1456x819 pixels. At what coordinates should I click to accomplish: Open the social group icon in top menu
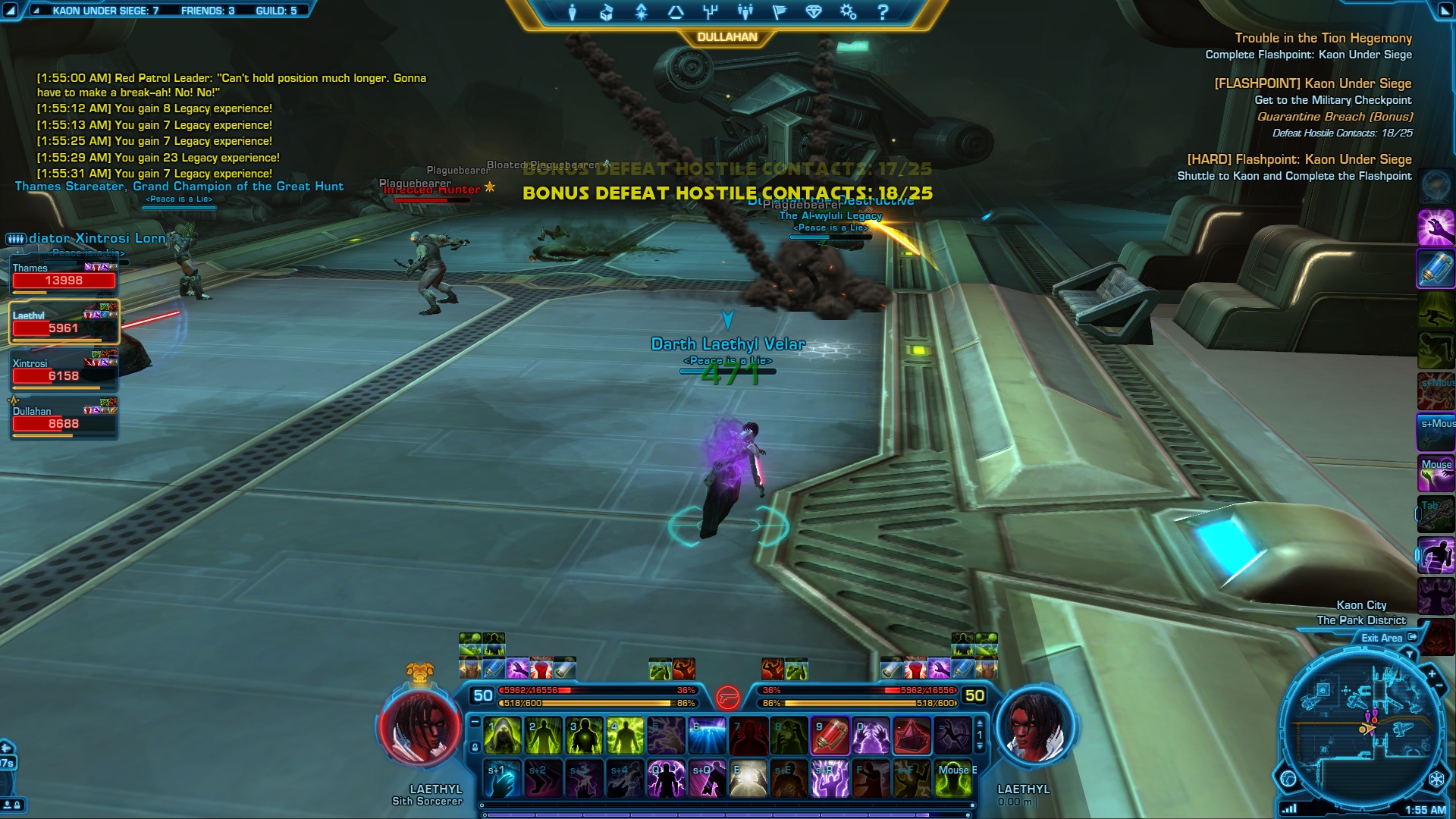[x=745, y=12]
